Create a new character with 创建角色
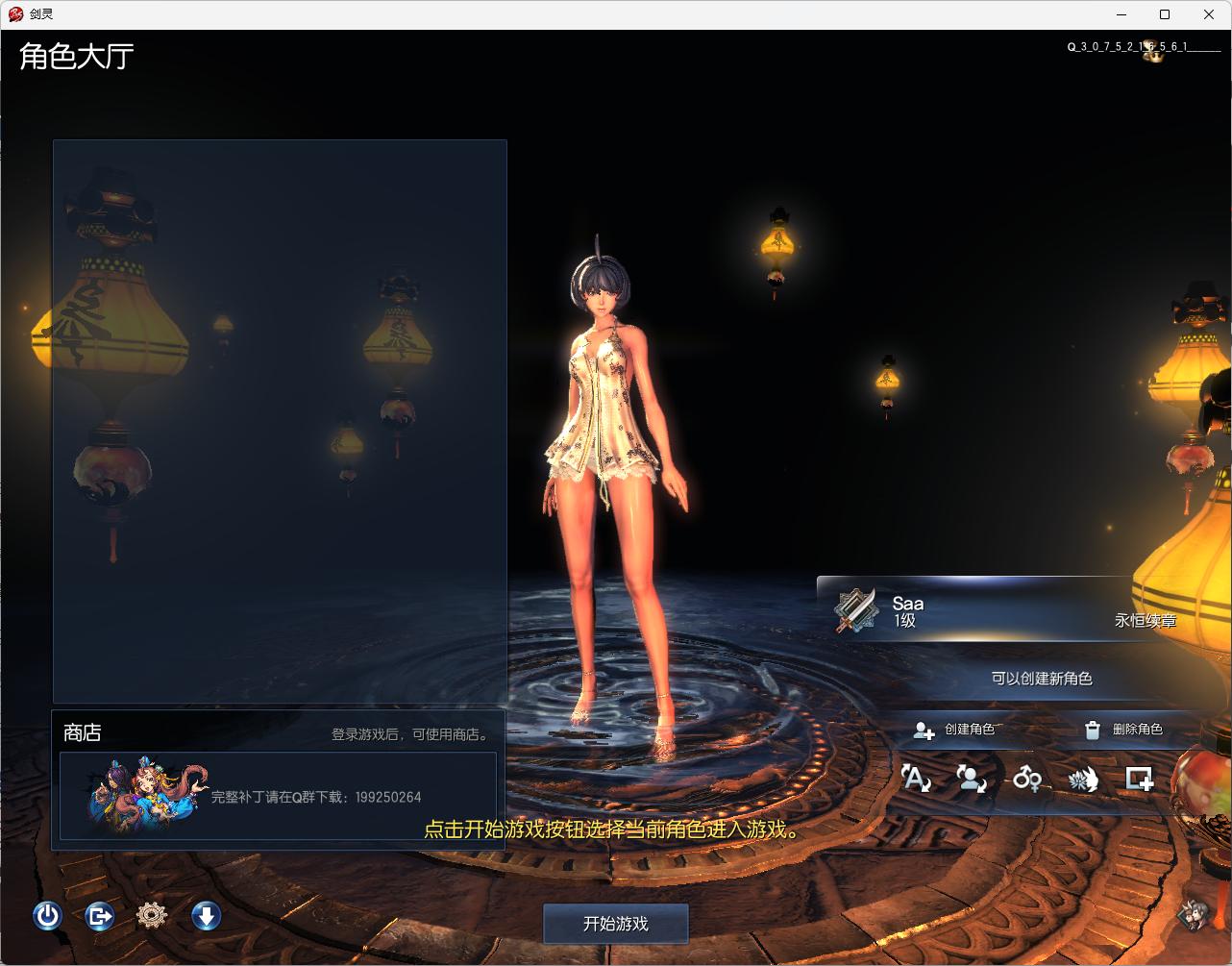 pyautogui.click(x=955, y=730)
